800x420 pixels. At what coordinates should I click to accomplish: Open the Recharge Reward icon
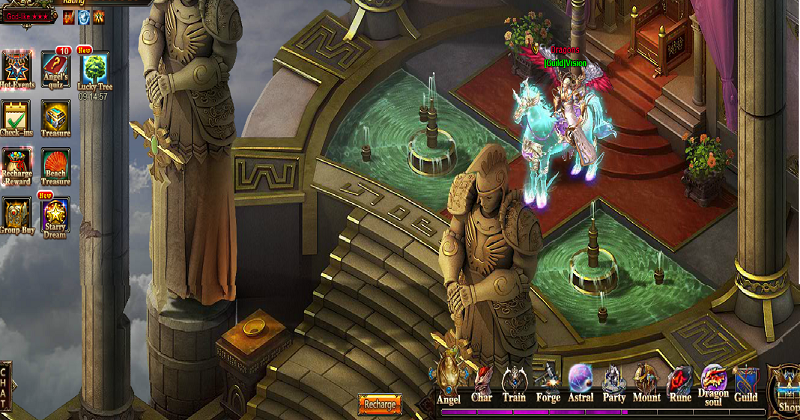pyautogui.click(x=17, y=164)
